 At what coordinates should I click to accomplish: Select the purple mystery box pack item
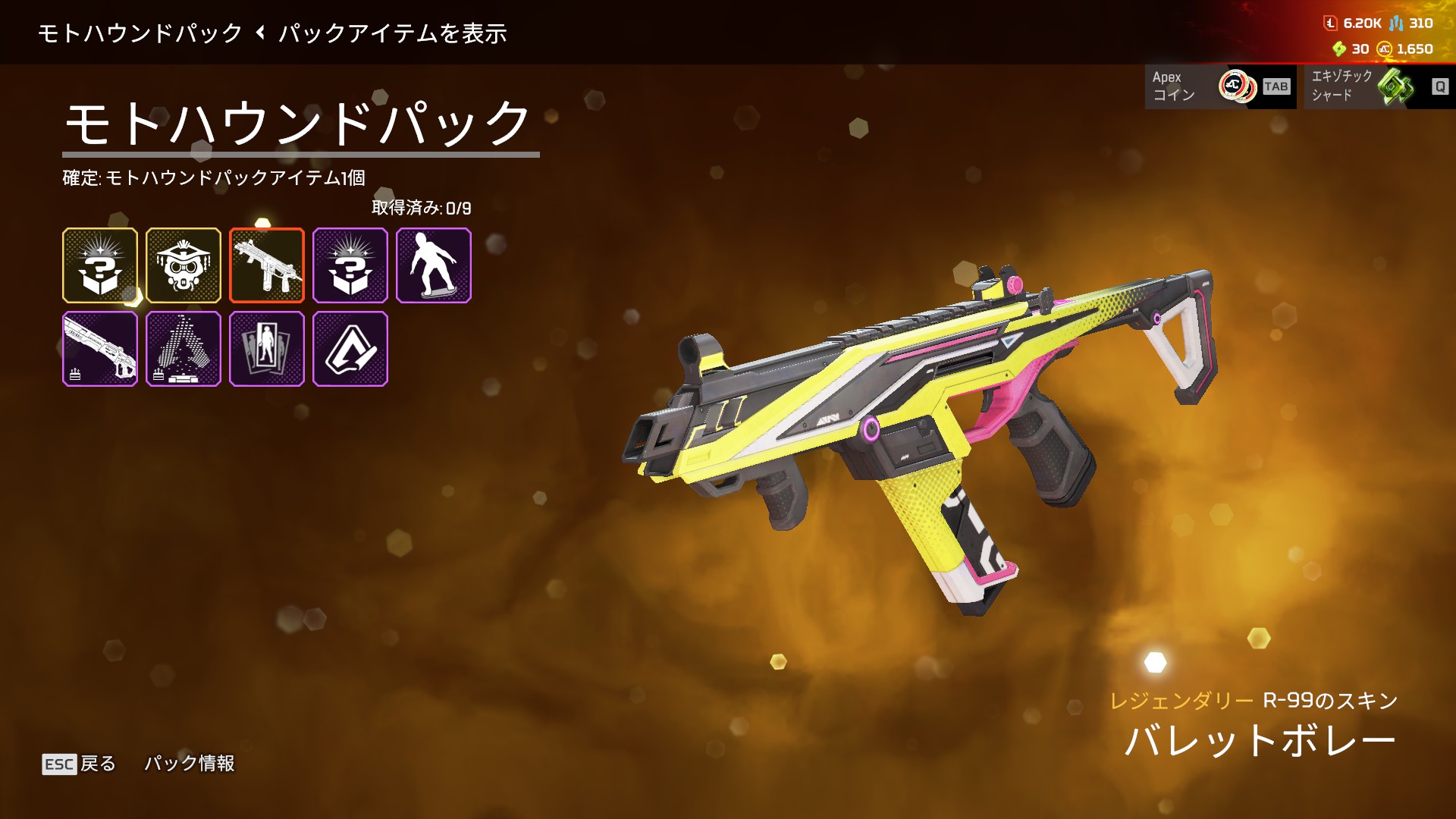pos(350,265)
